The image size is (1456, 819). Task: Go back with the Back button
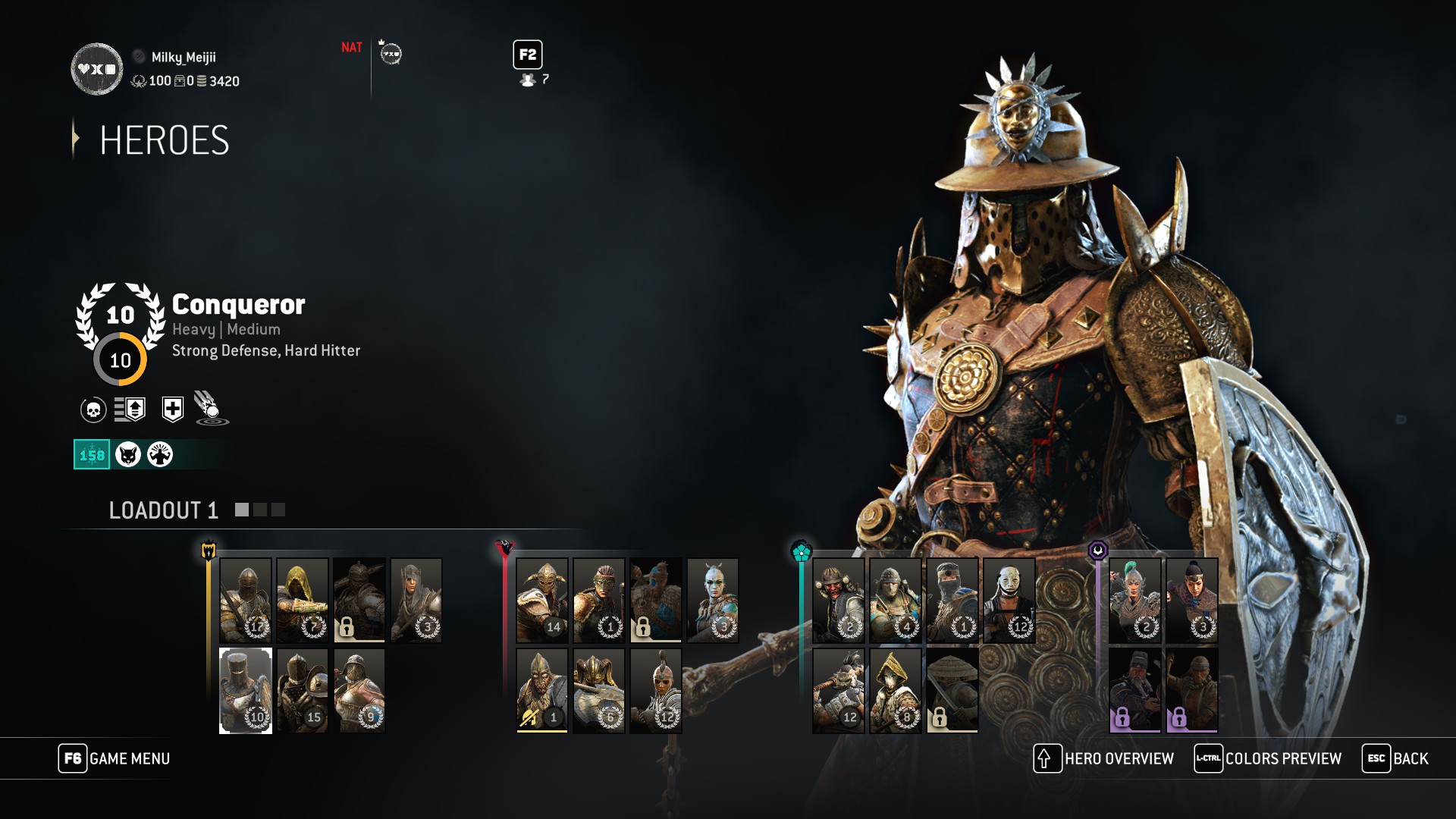point(1395,758)
